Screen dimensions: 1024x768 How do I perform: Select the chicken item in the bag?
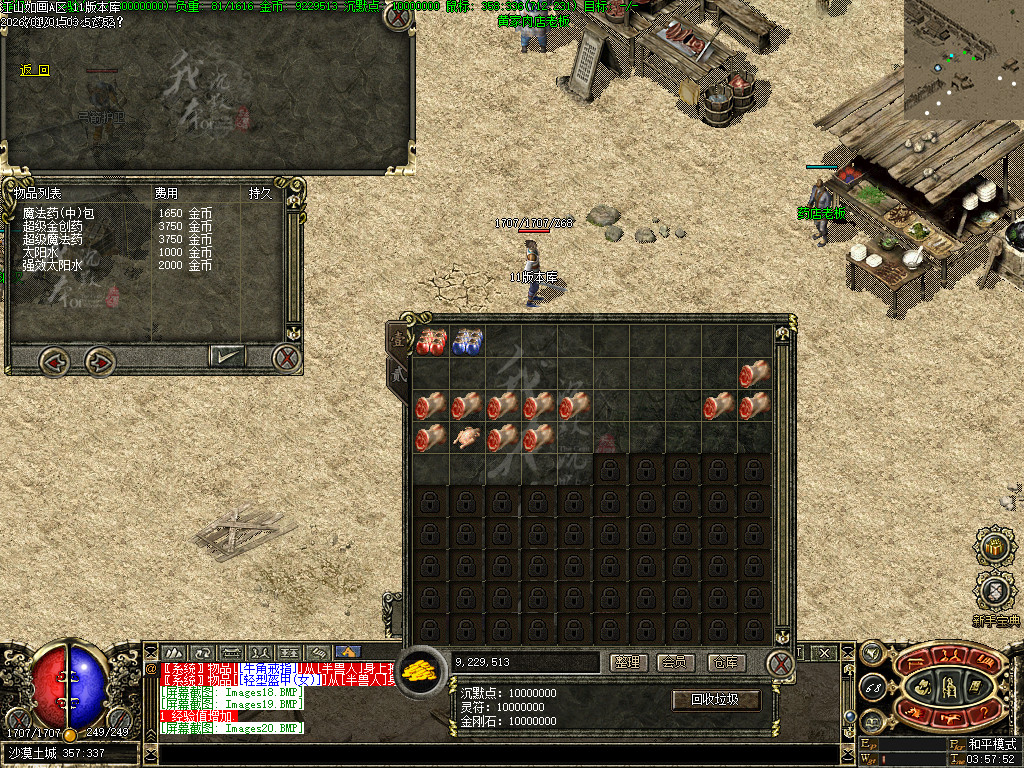coord(467,437)
